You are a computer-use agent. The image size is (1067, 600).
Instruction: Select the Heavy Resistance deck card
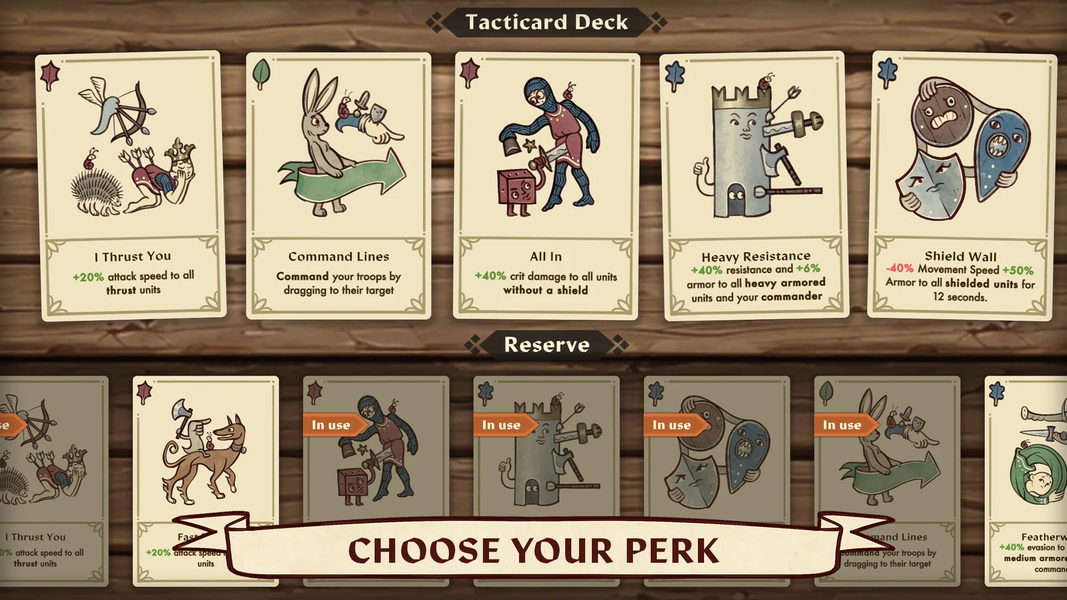pyautogui.click(x=755, y=185)
